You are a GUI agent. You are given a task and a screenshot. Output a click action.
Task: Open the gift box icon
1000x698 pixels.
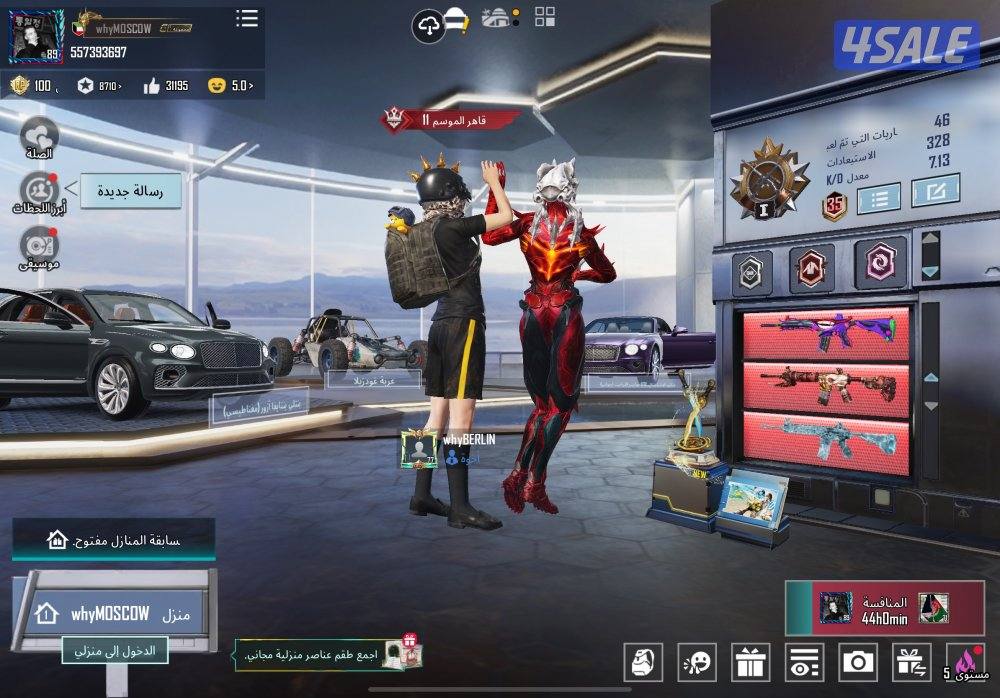pos(750,662)
